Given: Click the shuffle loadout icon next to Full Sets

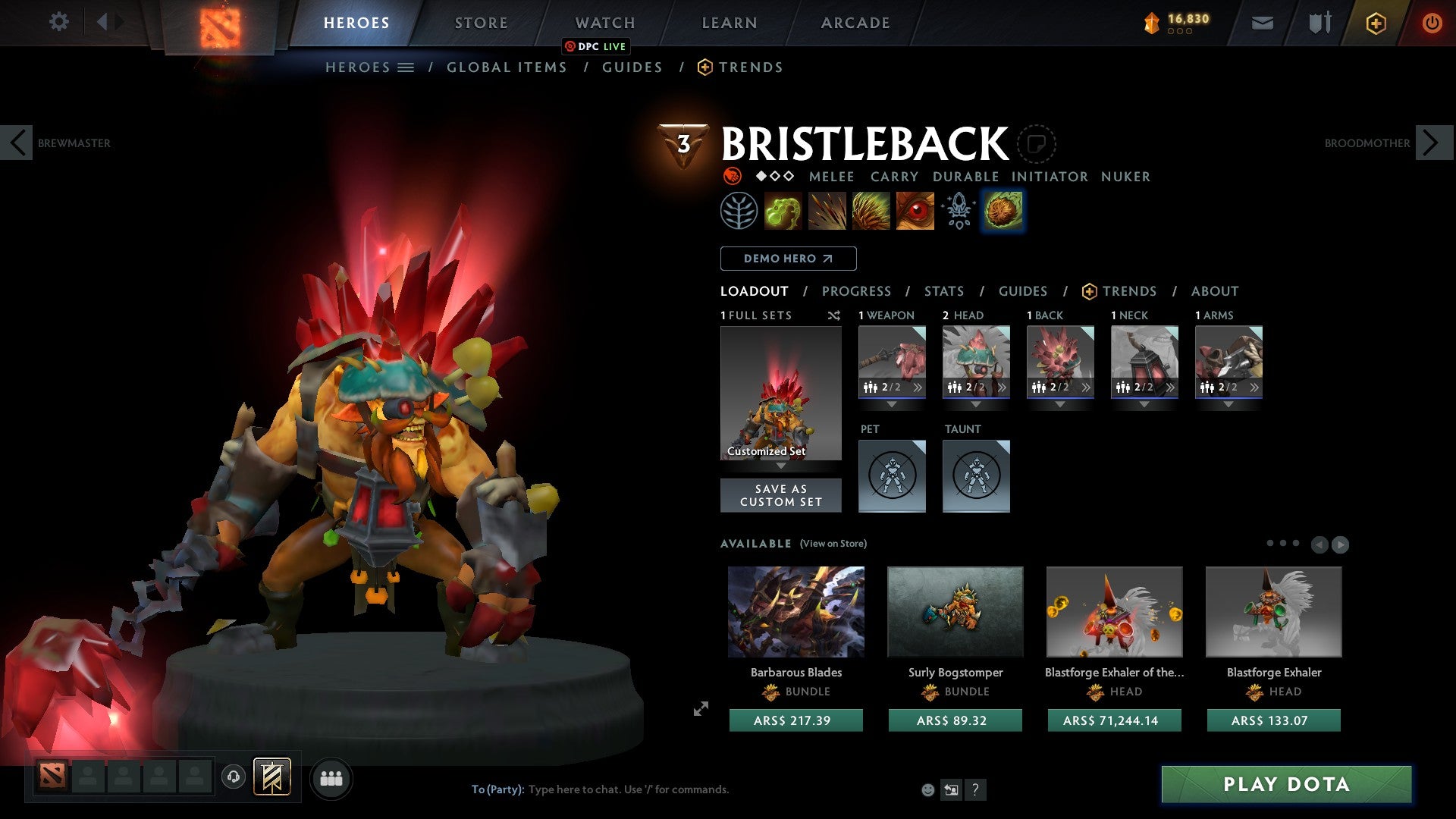Looking at the screenshot, I should pos(834,315).
